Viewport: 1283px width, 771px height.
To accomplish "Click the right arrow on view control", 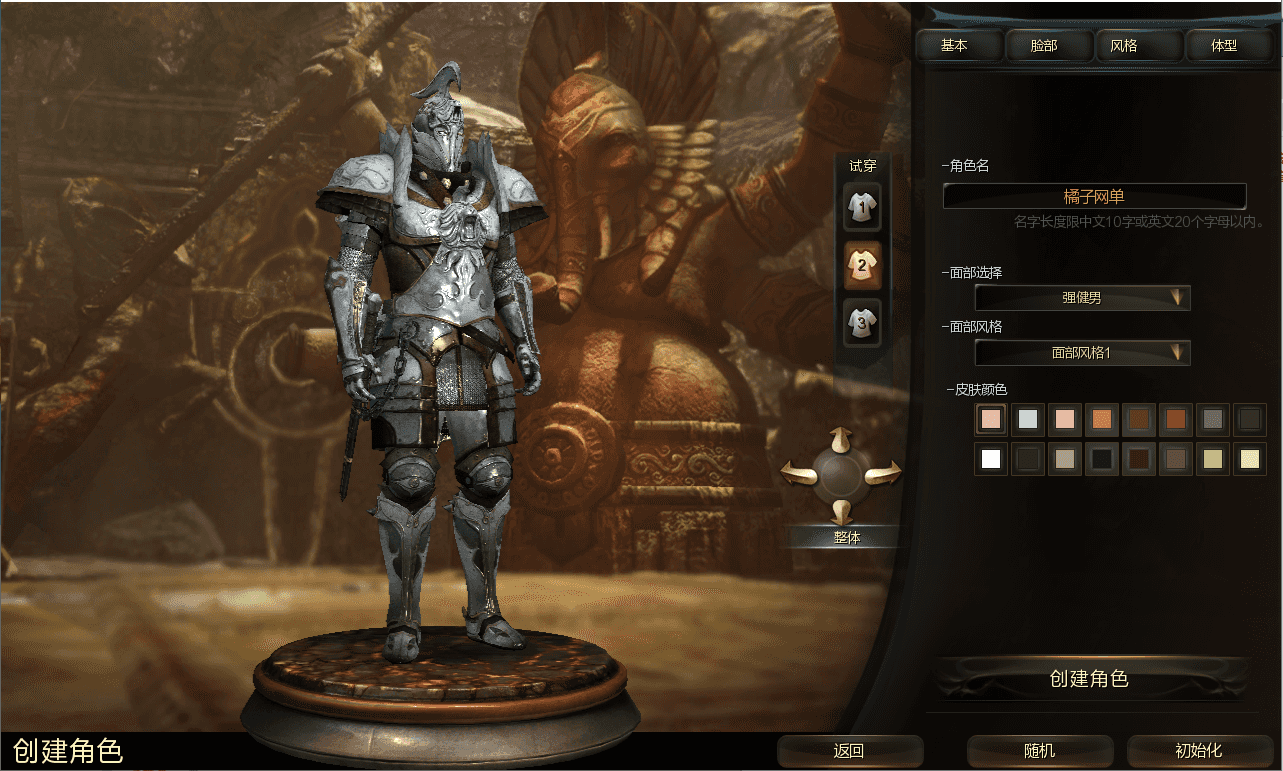I will coord(884,474).
